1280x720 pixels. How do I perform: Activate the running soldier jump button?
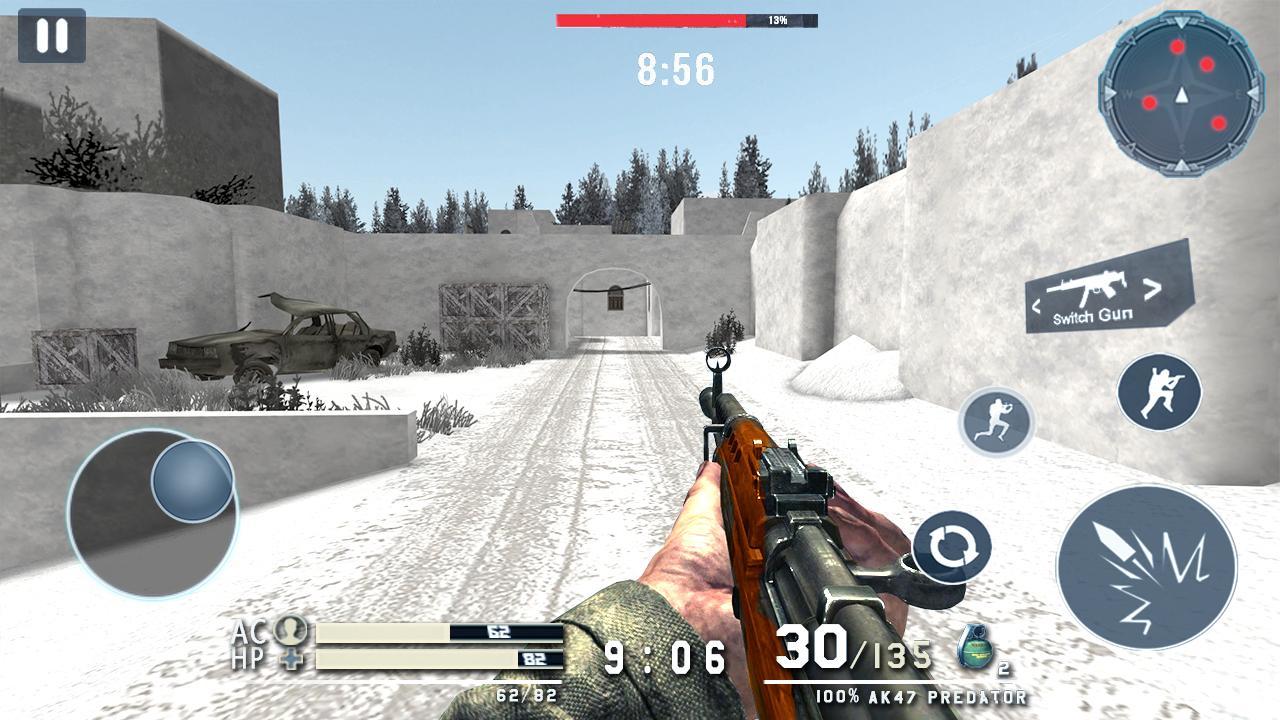point(996,421)
